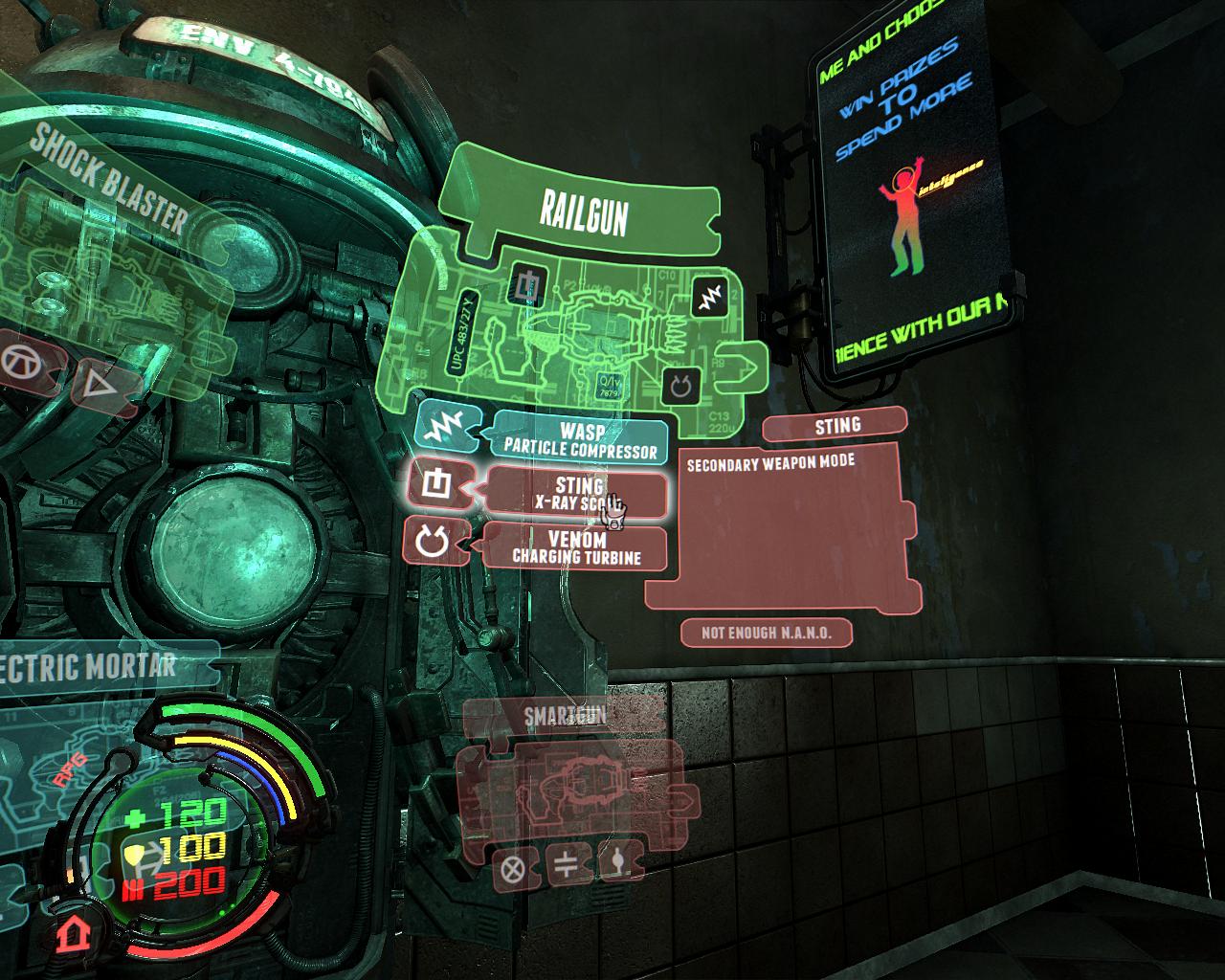Select the Smartgun weapon panel
The image size is (1225, 980).
tap(565, 716)
